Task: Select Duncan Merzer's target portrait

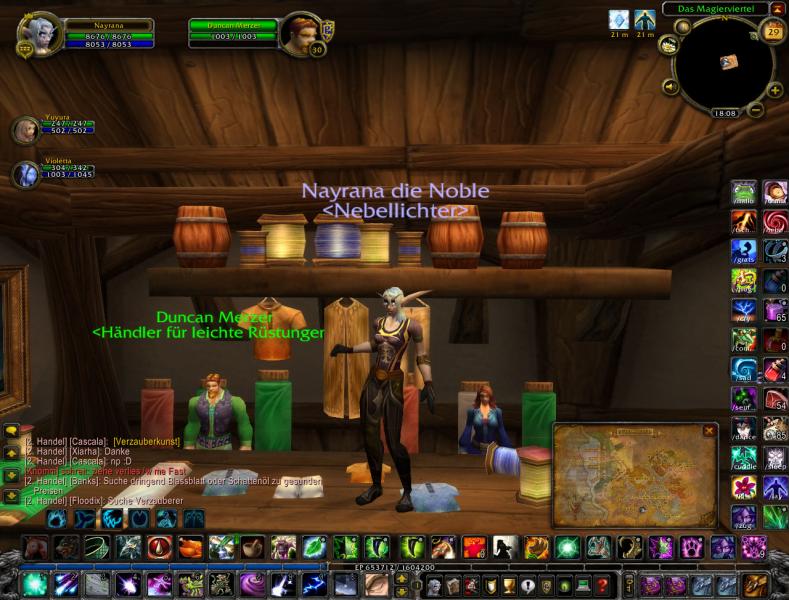Action: click(299, 33)
